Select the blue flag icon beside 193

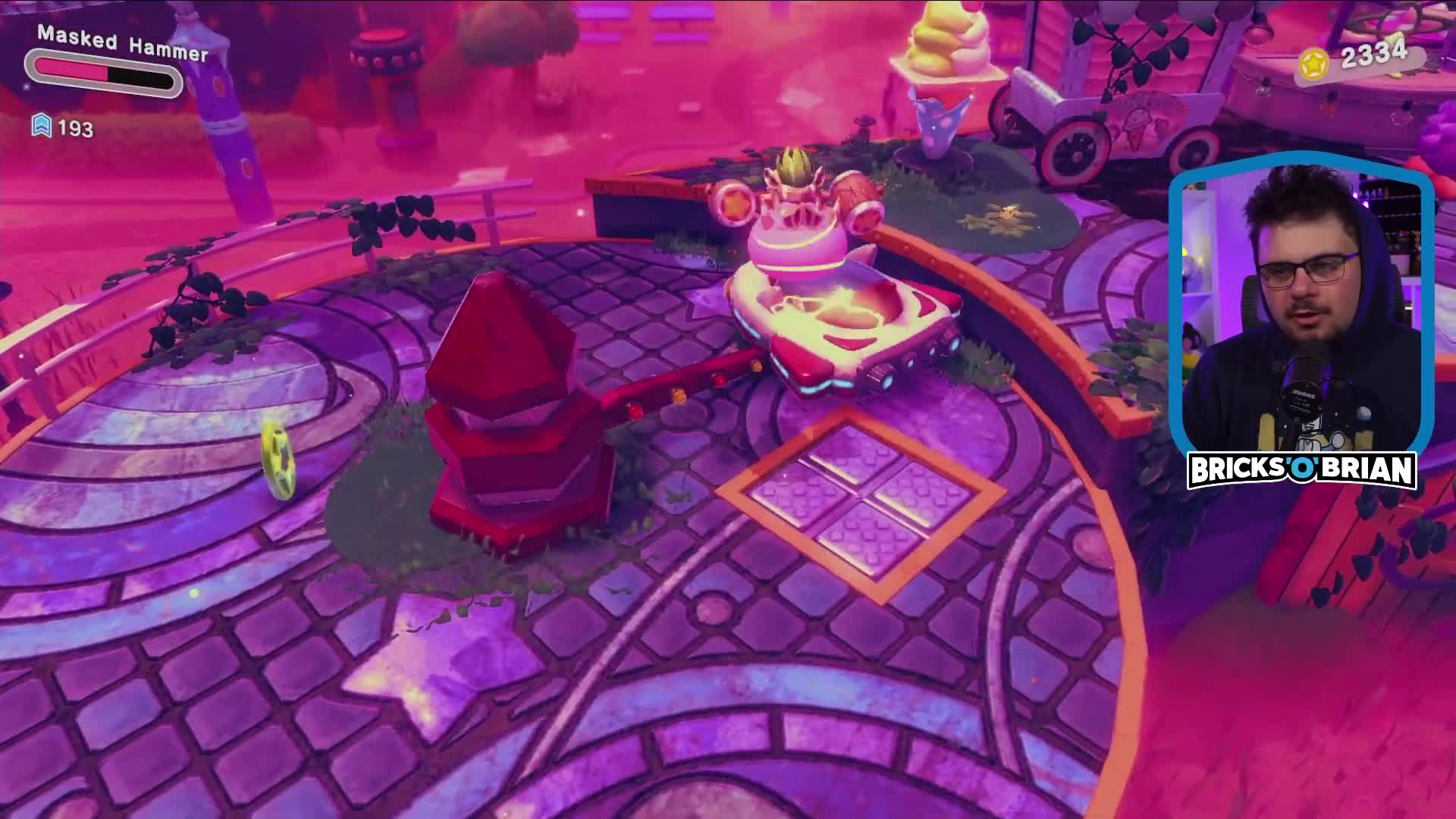[43, 127]
